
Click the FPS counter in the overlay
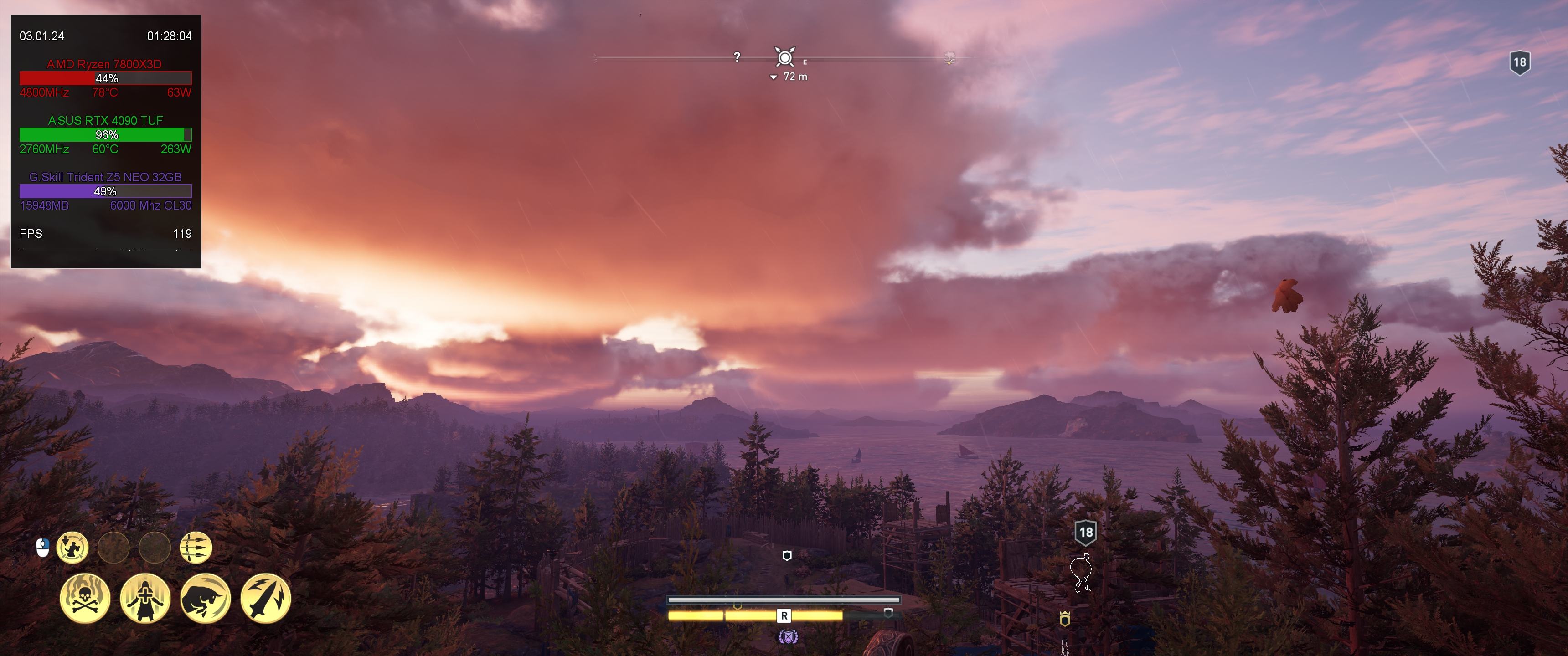tap(105, 234)
